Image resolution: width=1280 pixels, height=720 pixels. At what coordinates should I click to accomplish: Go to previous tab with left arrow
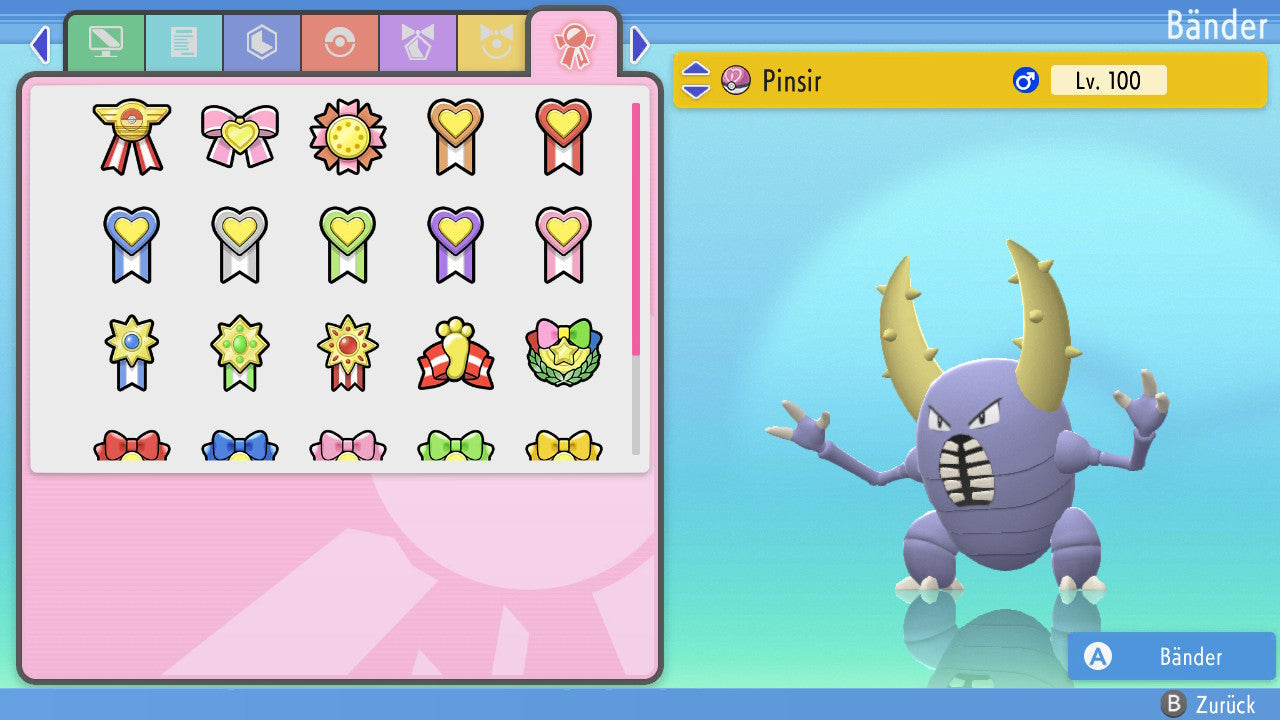pos(40,44)
